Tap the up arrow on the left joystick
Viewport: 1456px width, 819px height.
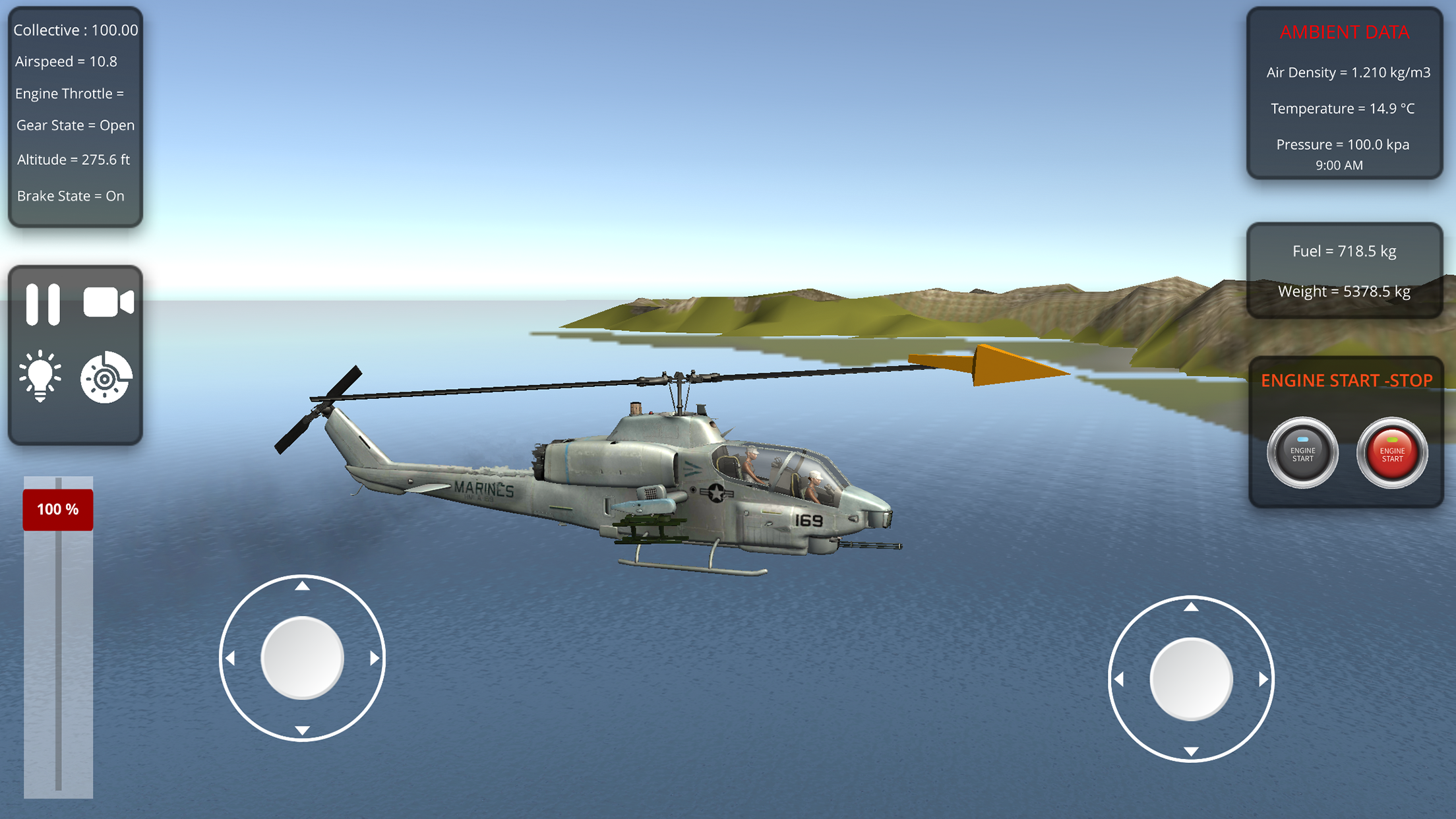tap(302, 586)
